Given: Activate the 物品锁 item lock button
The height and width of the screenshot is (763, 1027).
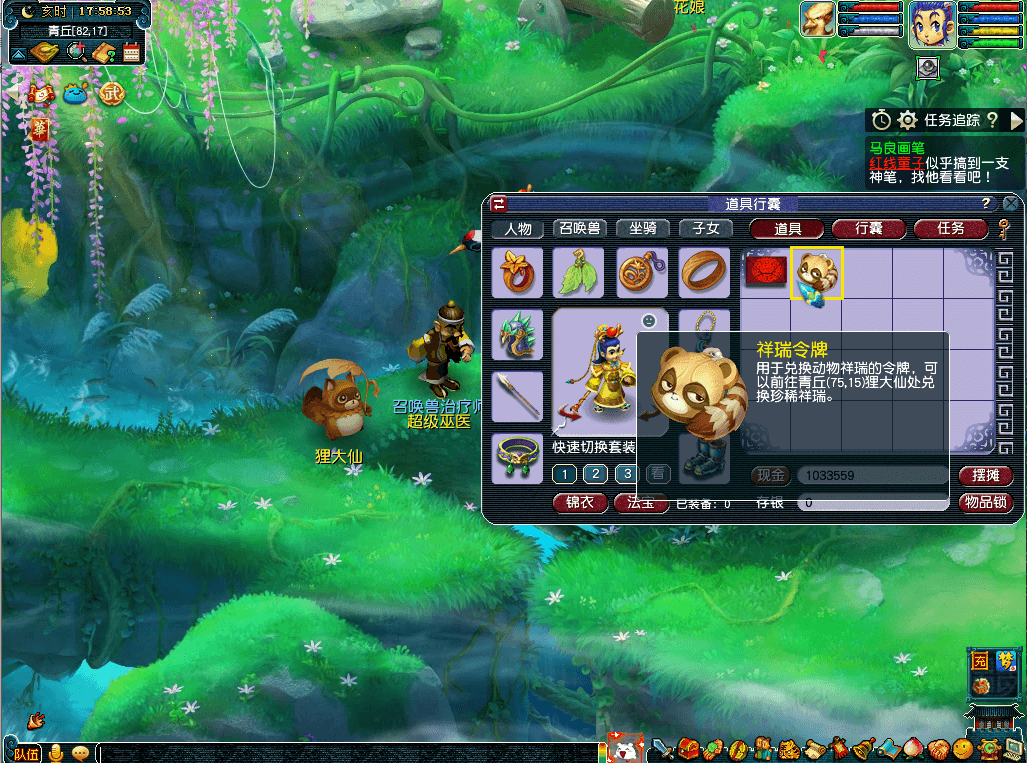Looking at the screenshot, I should pyautogui.click(x=984, y=502).
